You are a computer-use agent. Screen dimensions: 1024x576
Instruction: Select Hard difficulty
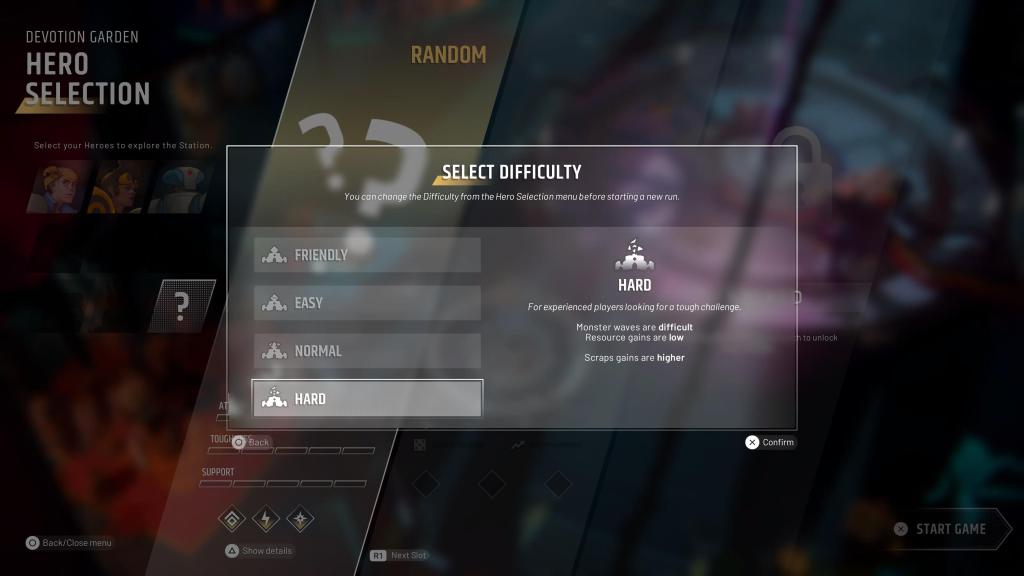point(367,398)
